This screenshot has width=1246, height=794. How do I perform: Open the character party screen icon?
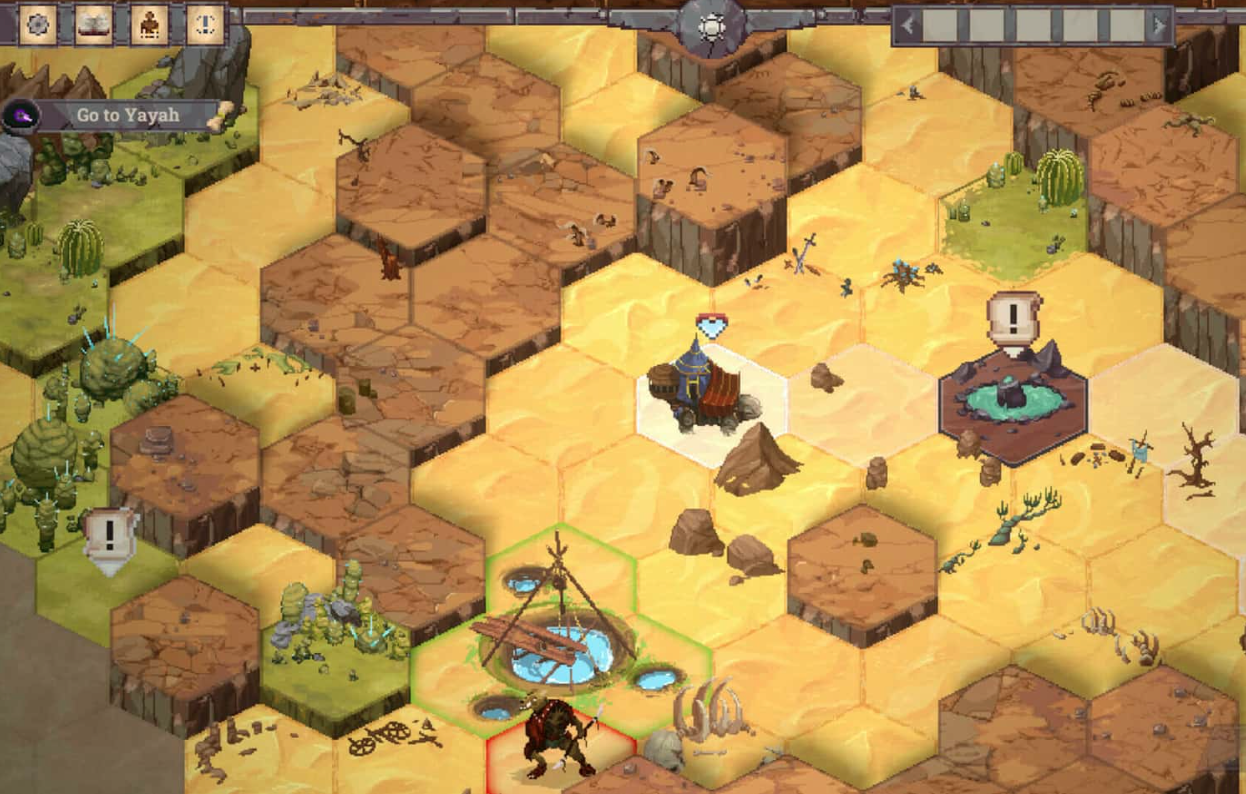149,24
